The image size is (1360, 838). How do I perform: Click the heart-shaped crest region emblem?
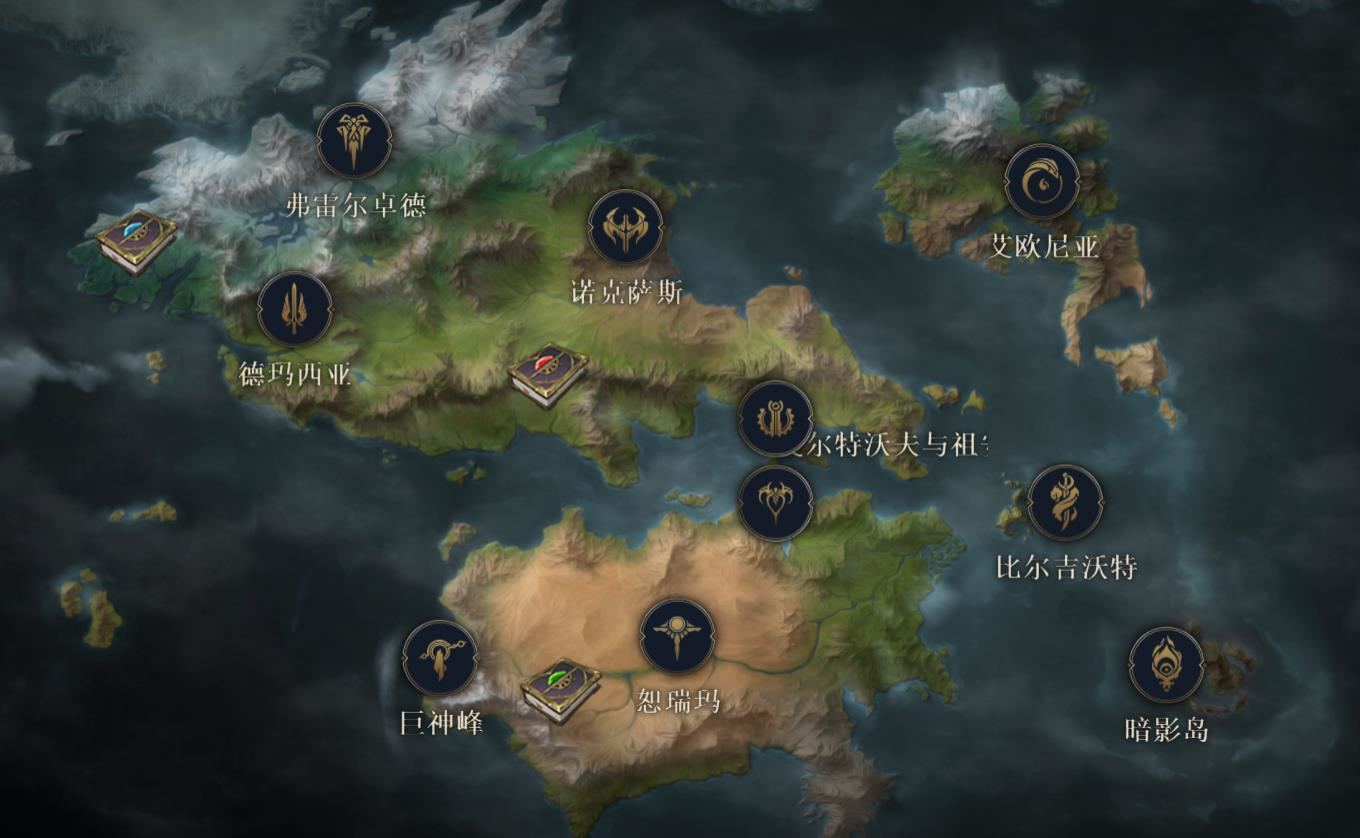click(x=775, y=502)
